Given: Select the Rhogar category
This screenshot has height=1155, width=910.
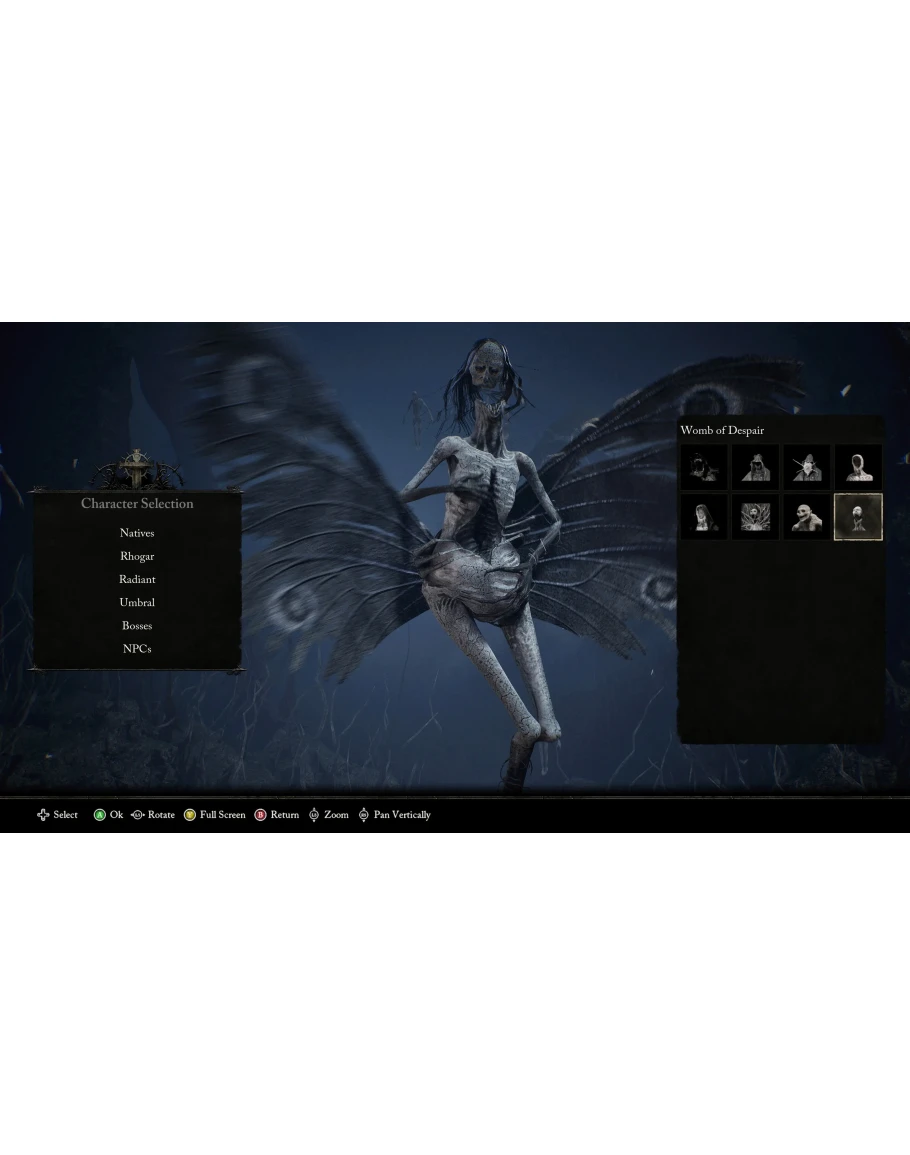Looking at the screenshot, I should click(x=137, y=556).
